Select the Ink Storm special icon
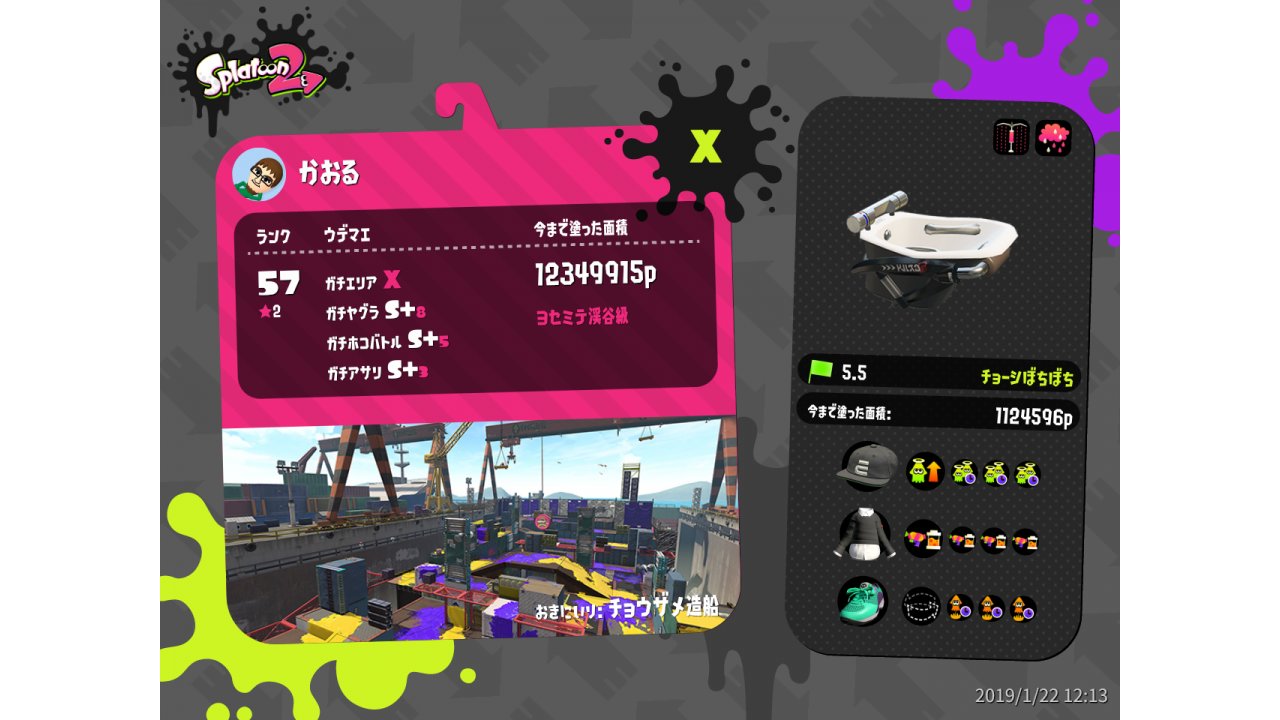Viewport: 1280px width, 720px height. 1053,137
